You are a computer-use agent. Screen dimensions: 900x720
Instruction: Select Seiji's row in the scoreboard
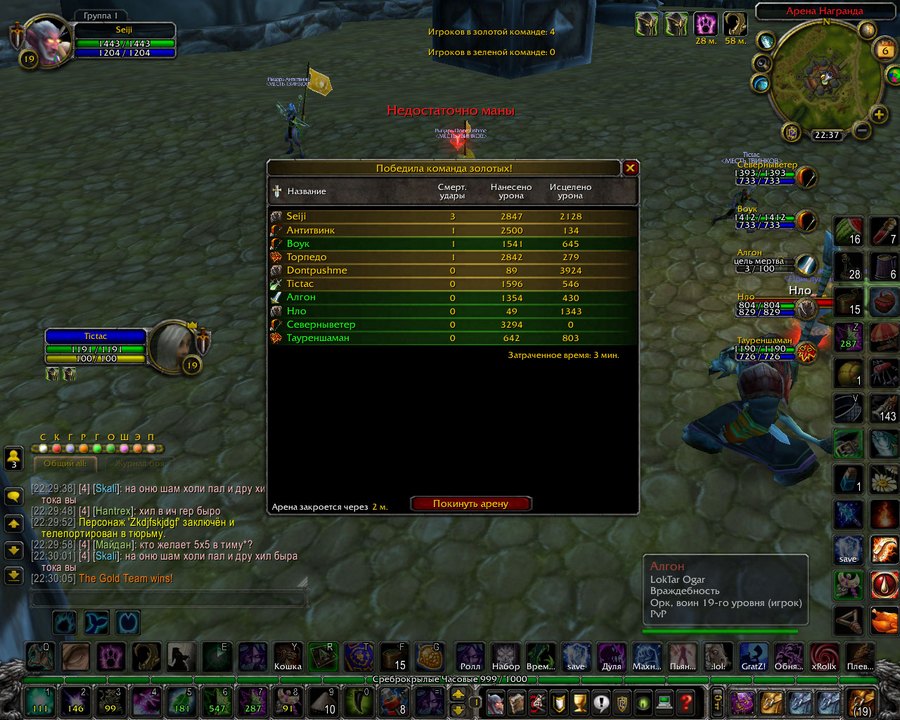pyautogui.click(x=452, y=216)
